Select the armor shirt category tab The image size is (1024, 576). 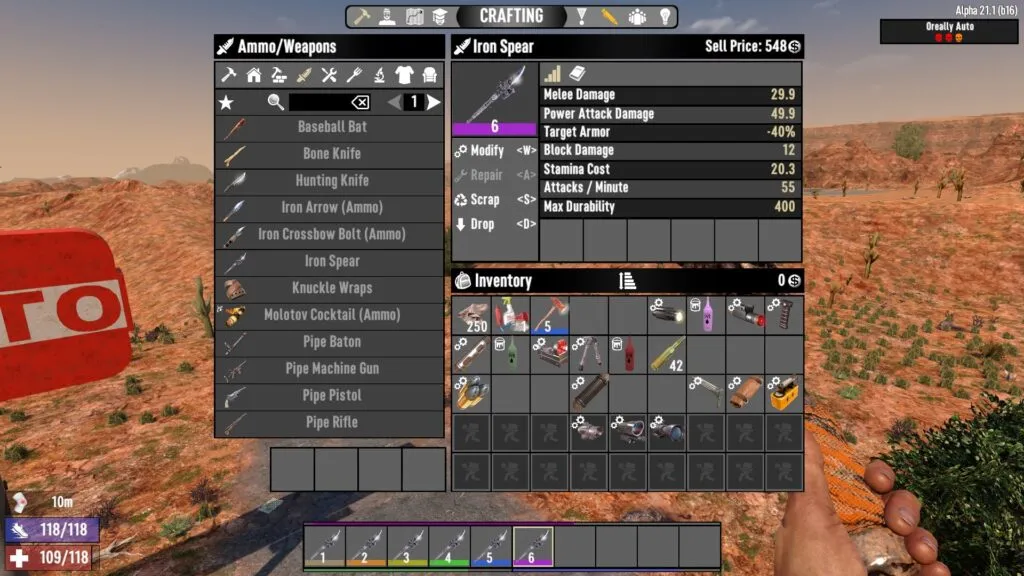404,75
